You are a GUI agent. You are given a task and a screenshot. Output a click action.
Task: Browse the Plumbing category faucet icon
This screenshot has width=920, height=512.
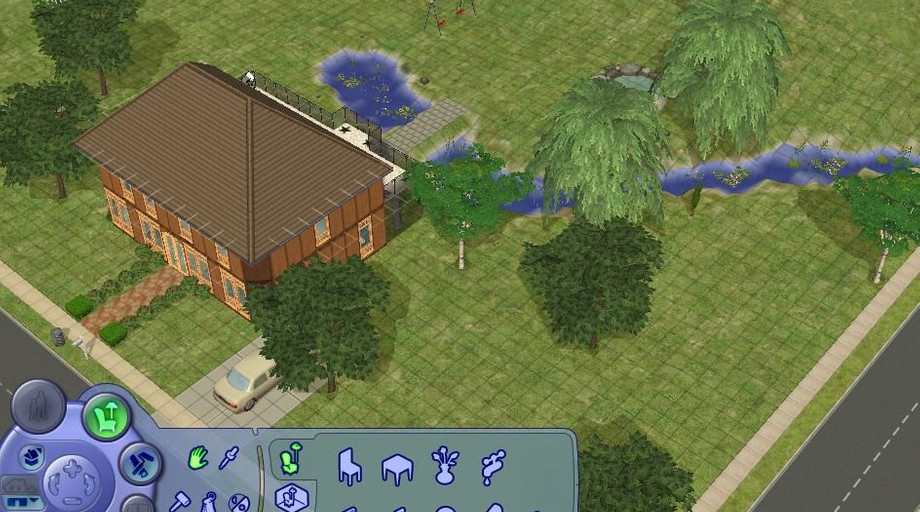(493, 466)
